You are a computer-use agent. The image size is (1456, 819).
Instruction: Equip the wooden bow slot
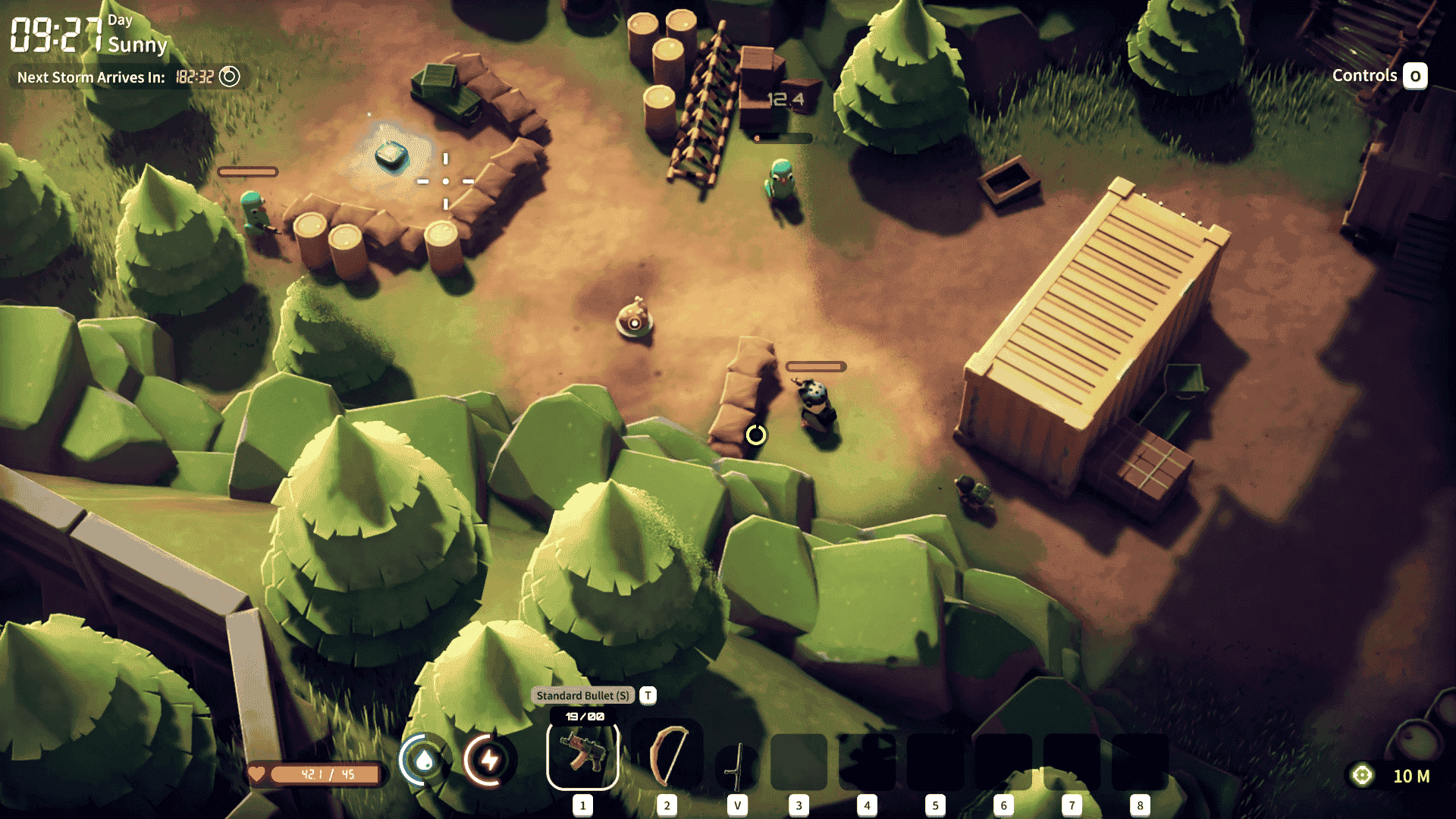(x=667, y=757)
